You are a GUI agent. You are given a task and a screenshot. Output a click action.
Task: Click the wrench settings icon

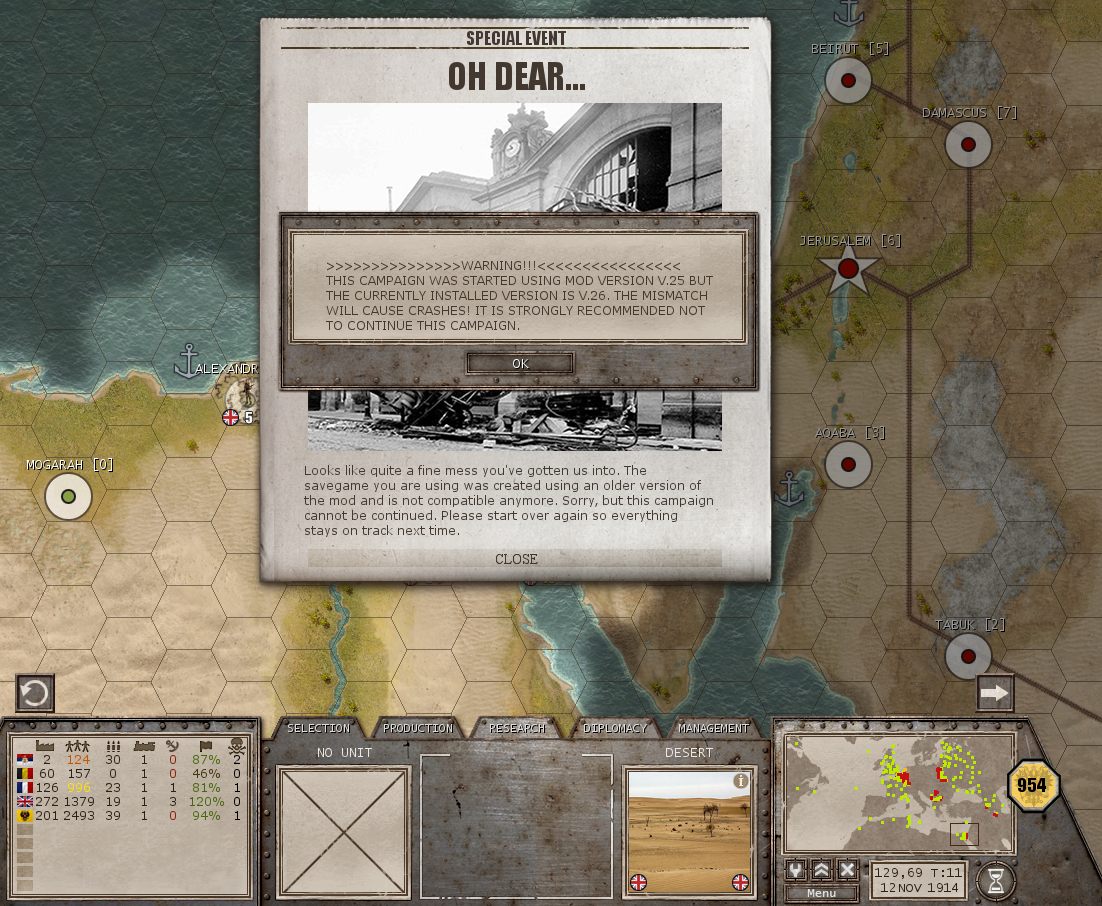coord(796,869)
